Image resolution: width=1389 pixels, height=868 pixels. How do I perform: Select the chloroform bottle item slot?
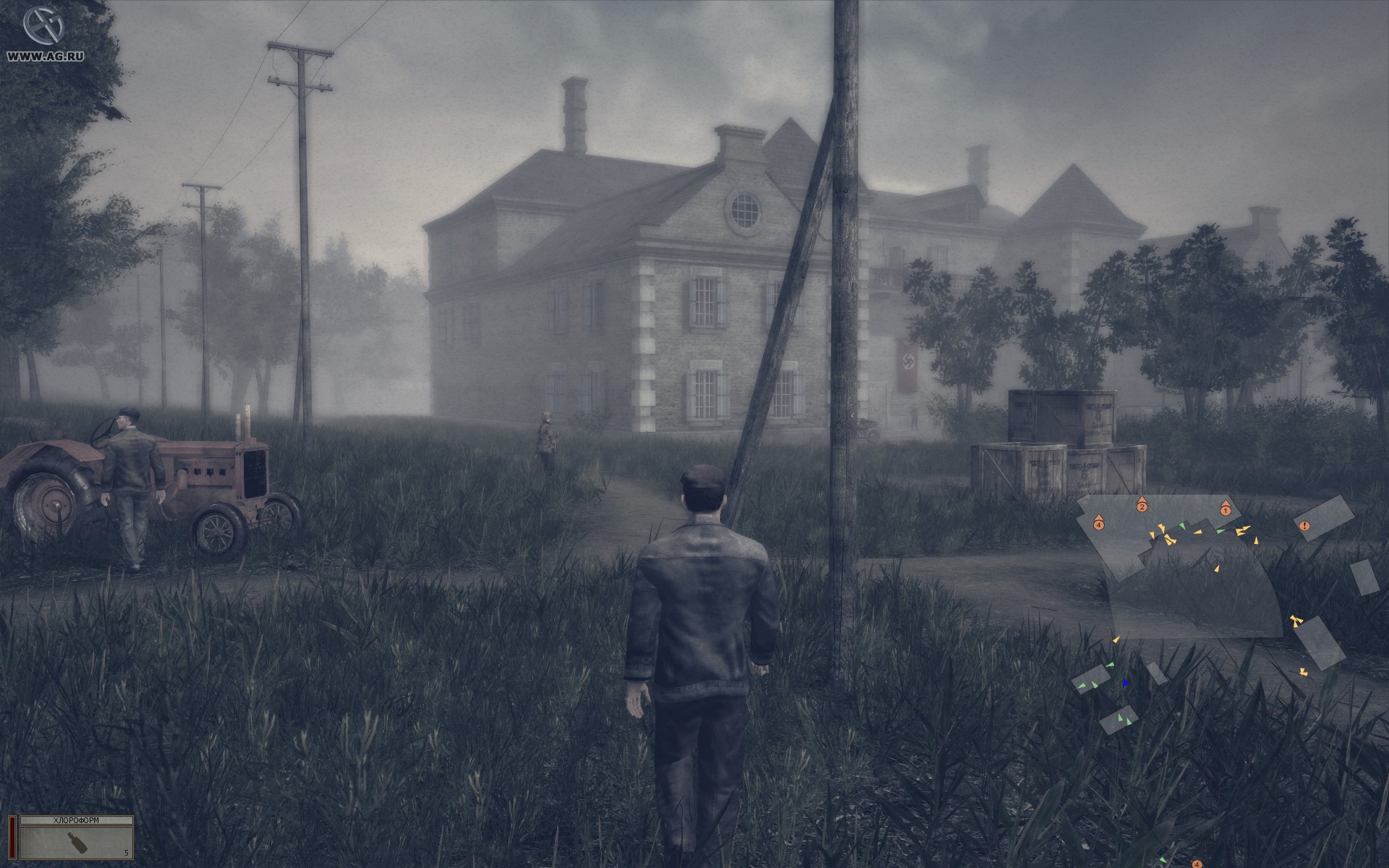tap(77, 841)
